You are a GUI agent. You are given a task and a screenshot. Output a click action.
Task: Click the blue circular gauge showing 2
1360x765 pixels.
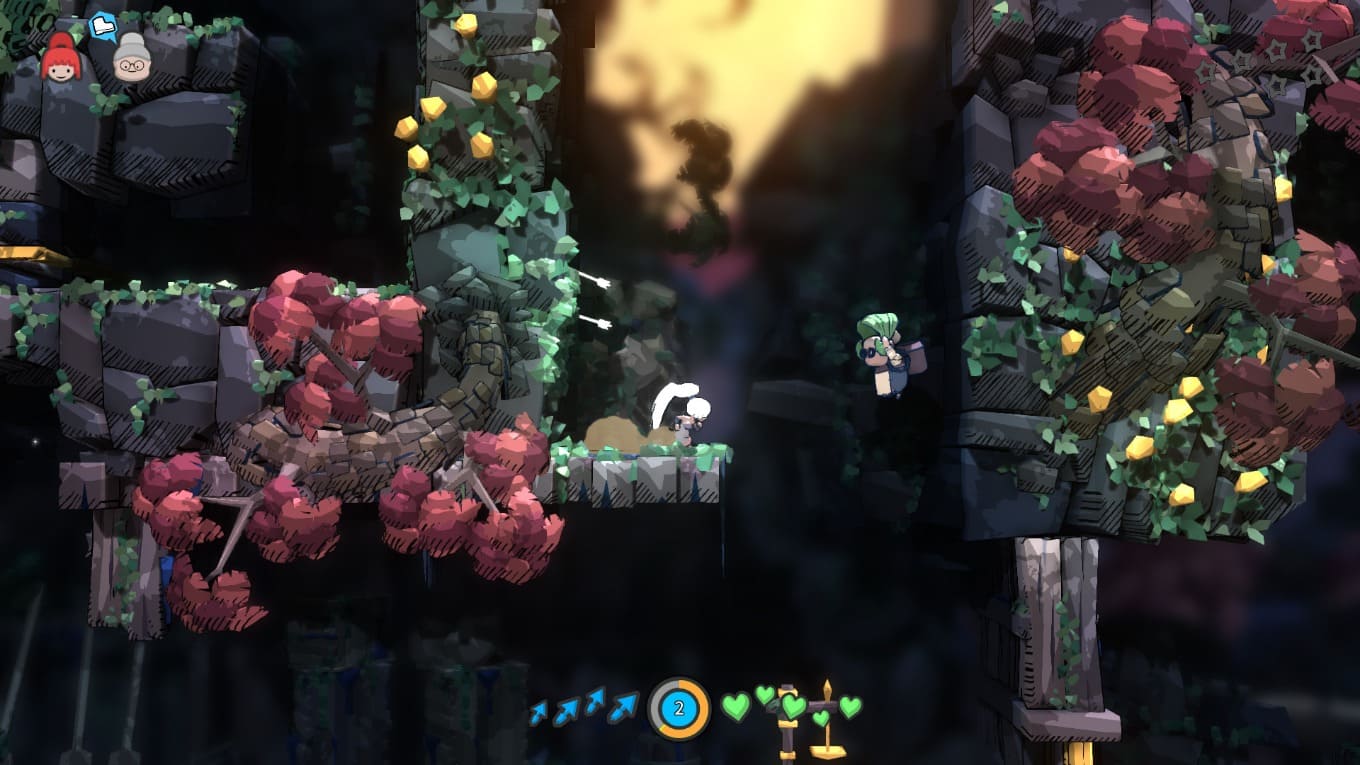[679, 709]
